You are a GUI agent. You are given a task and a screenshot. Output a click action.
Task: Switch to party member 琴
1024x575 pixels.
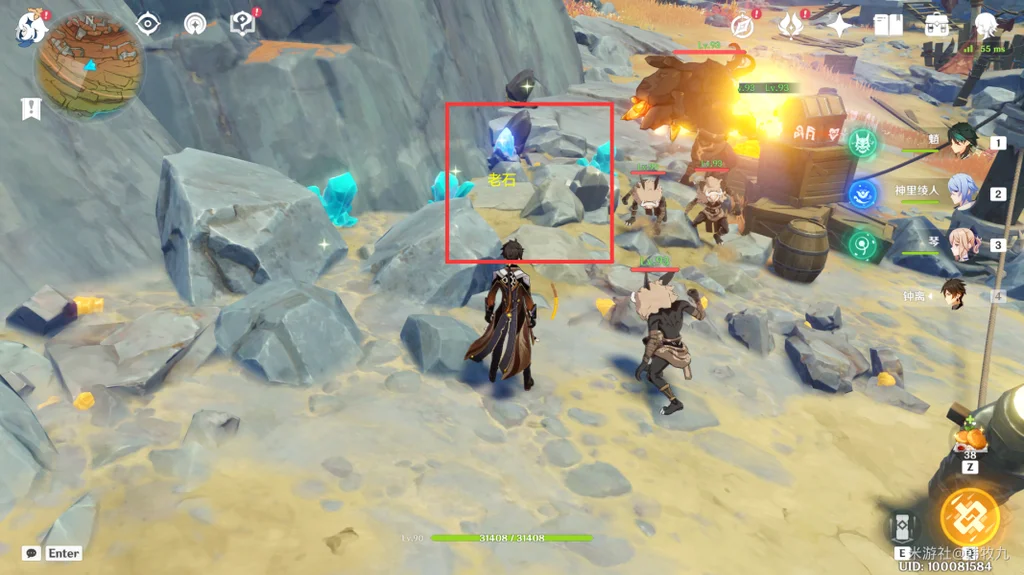tap(962, 244)
